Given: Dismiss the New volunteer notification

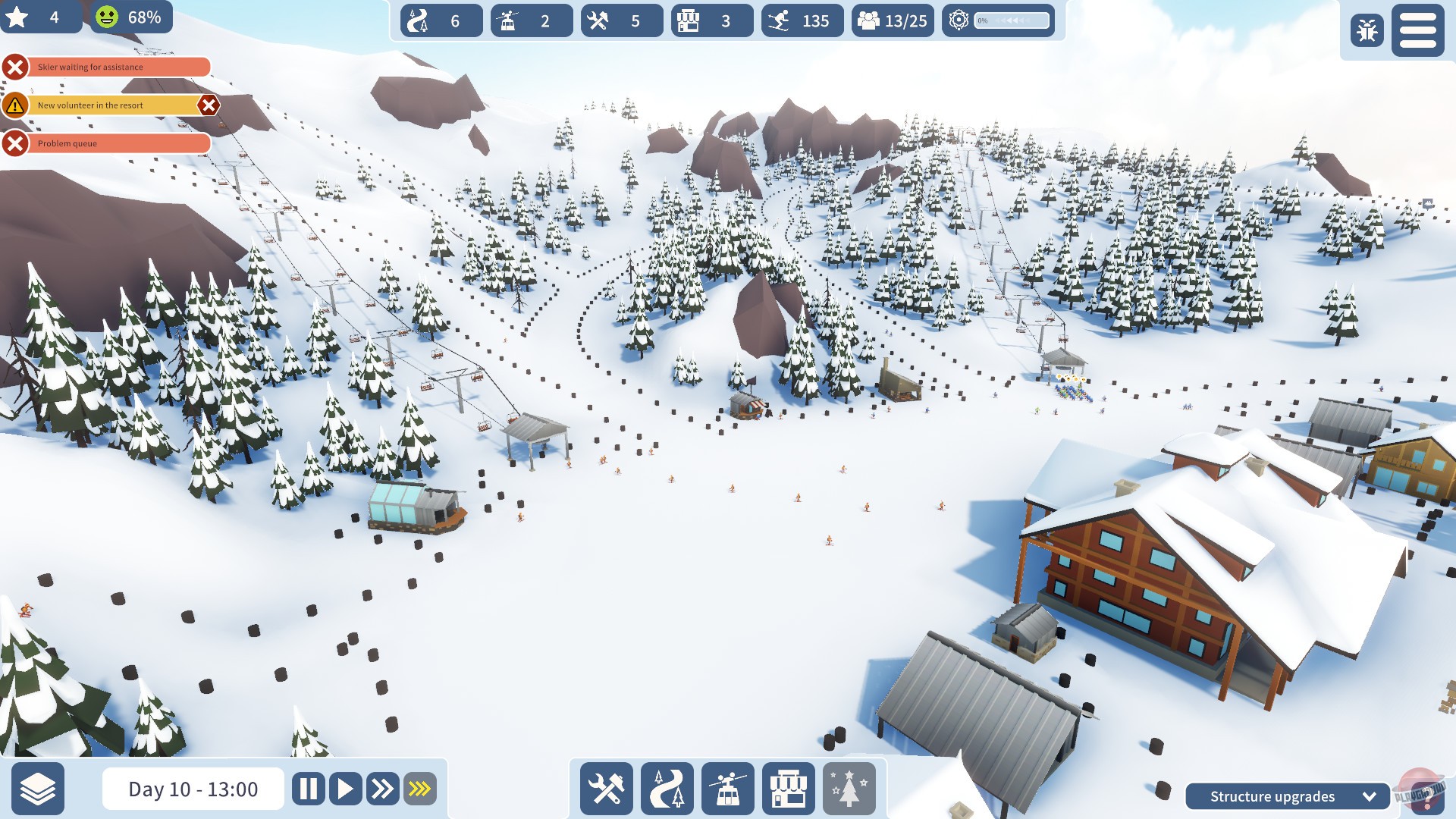Looking at the screenshot, I should 209,105.
